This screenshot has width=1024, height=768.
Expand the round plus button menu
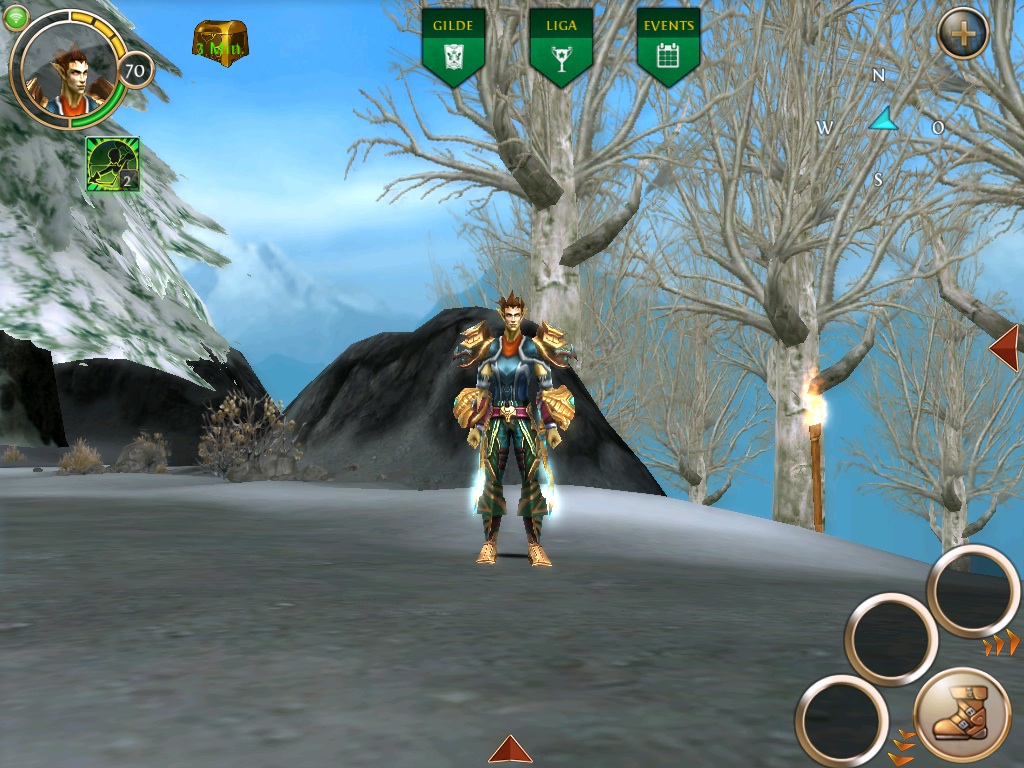coord(962,34)
